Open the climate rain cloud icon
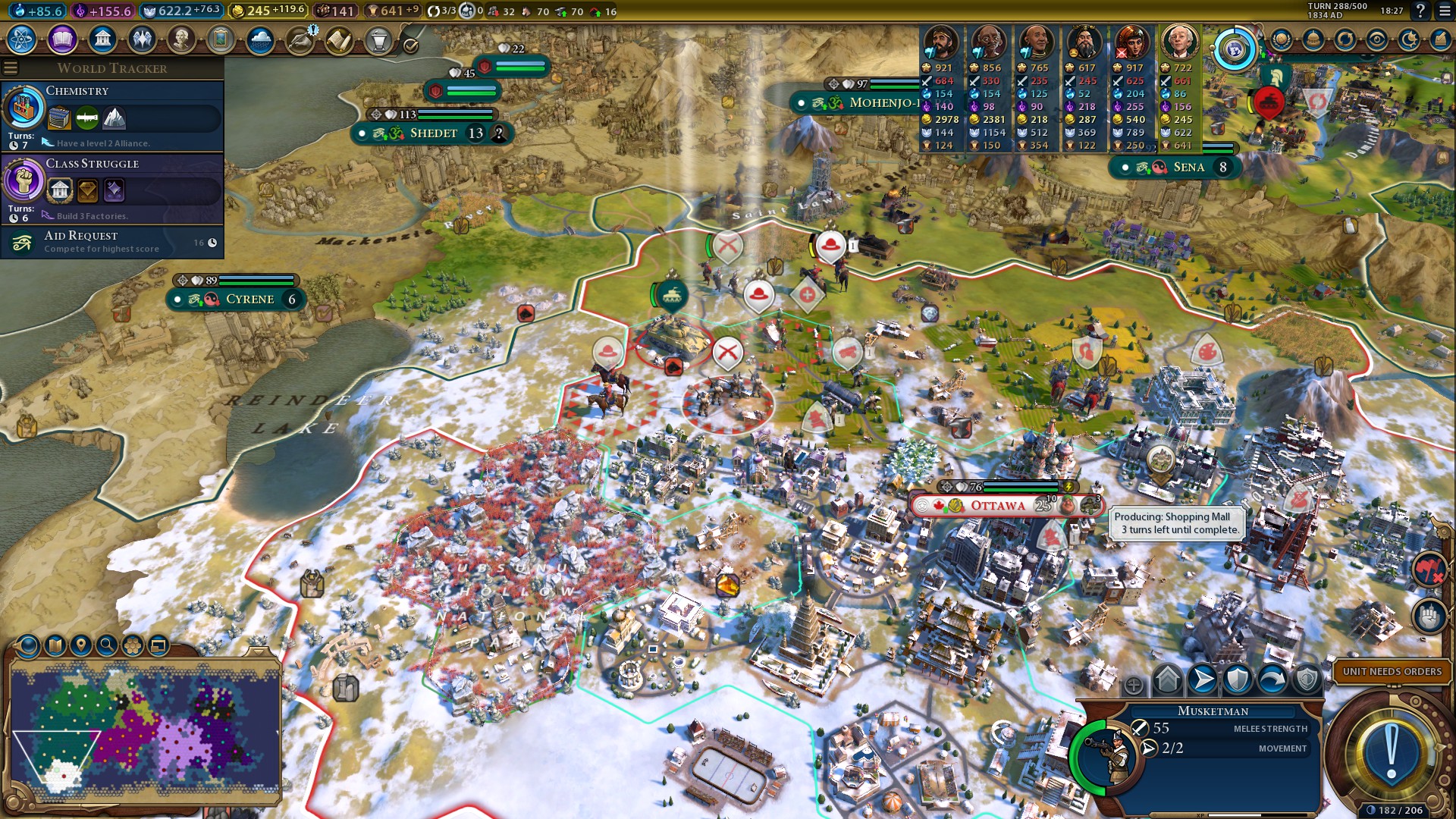This screenshot has height=819, width=1456. tap(260, 39)
